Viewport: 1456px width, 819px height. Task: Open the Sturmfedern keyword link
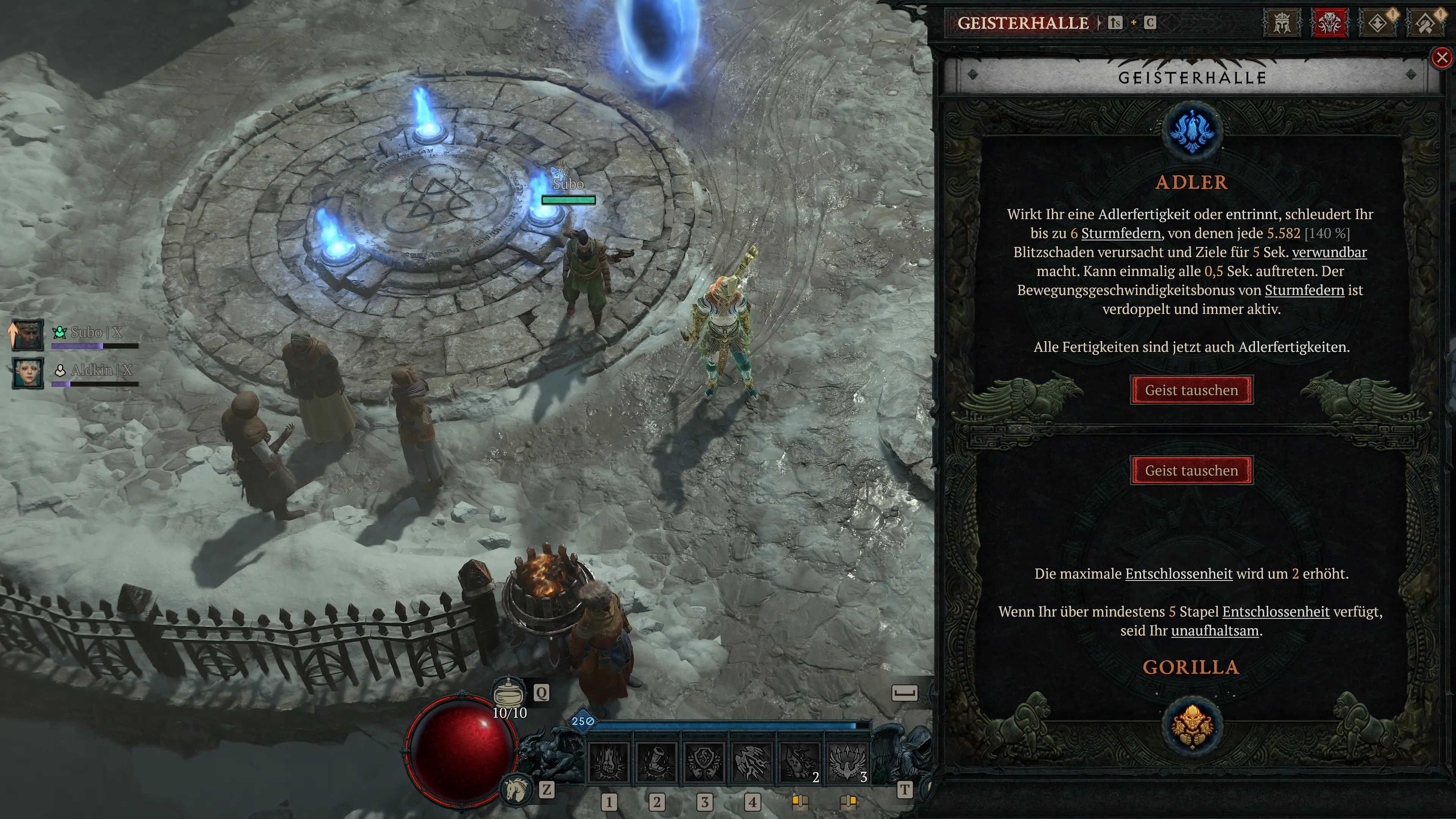(x=1120, y=234)
